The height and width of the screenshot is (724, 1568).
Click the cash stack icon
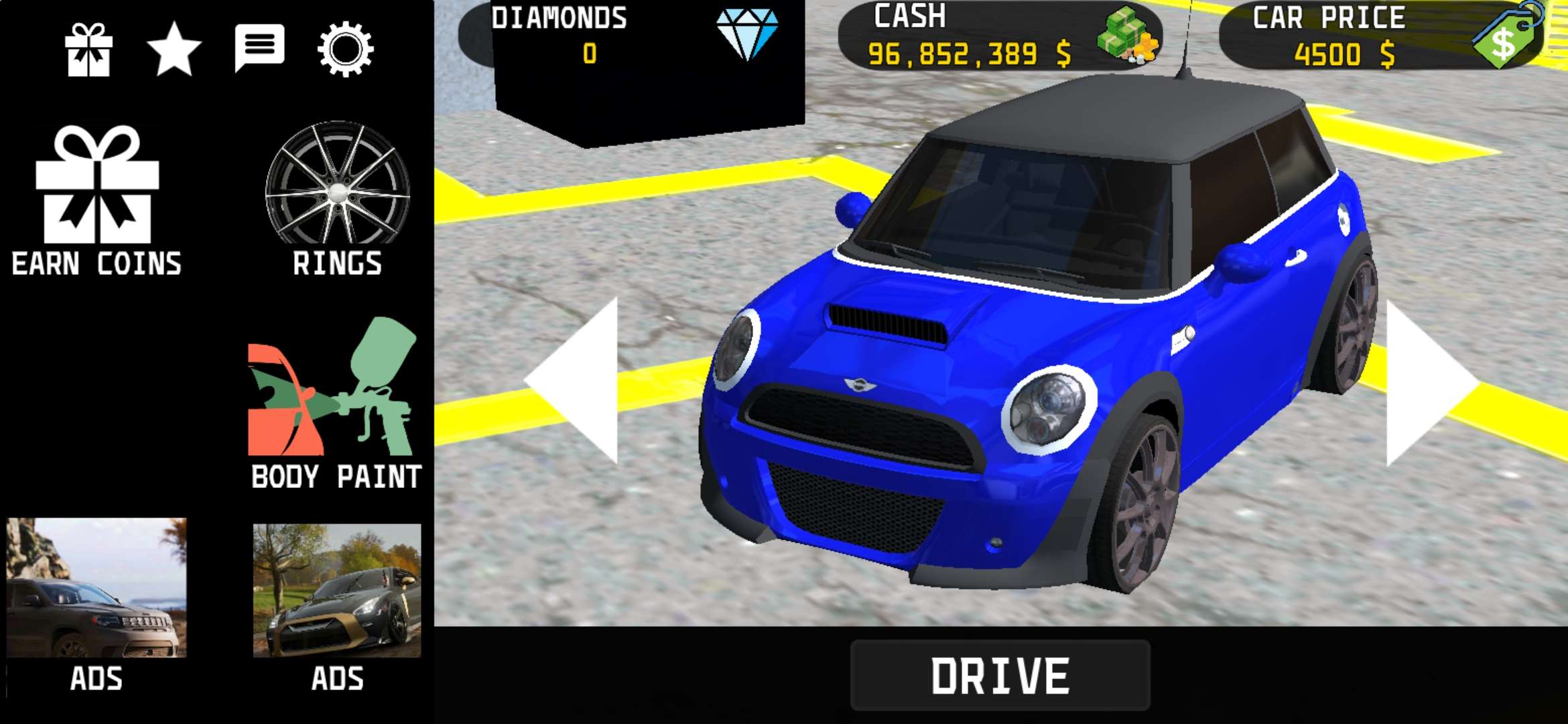pos(1127,36)
